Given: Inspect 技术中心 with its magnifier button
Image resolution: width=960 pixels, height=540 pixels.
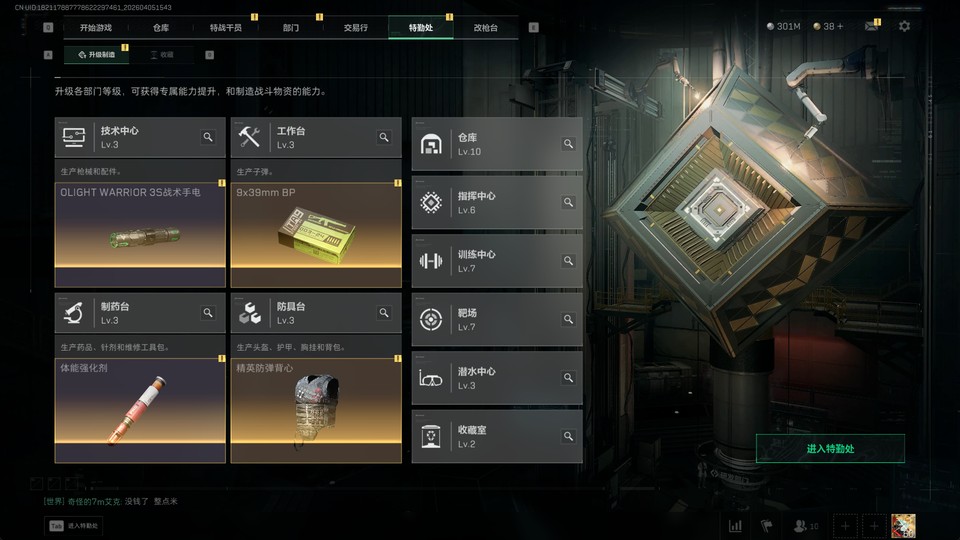Looking at the screenshot, I should [208, 137].
